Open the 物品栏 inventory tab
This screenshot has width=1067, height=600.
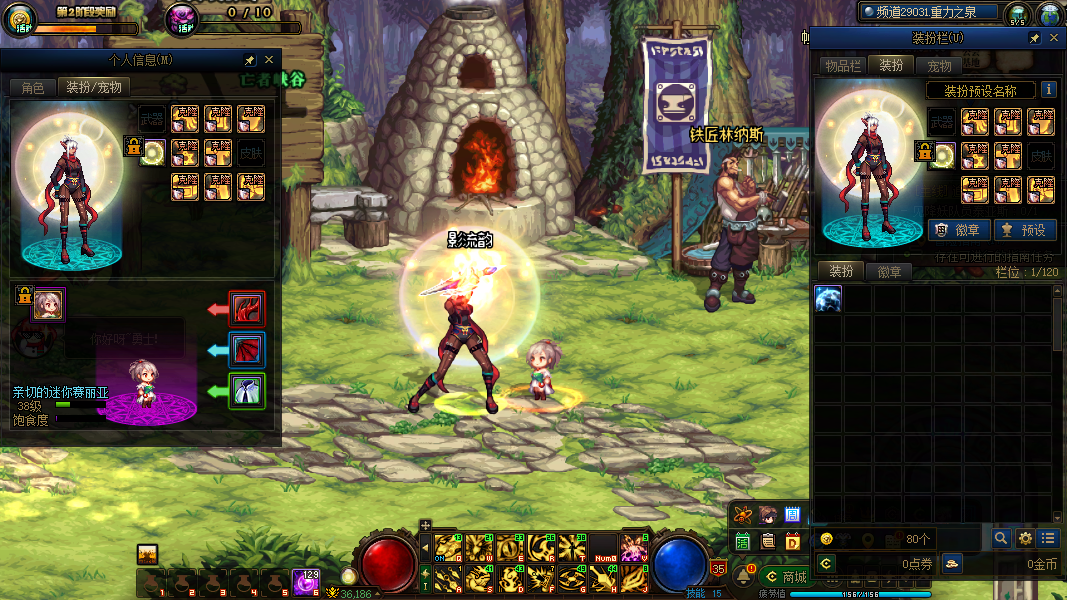842,66
